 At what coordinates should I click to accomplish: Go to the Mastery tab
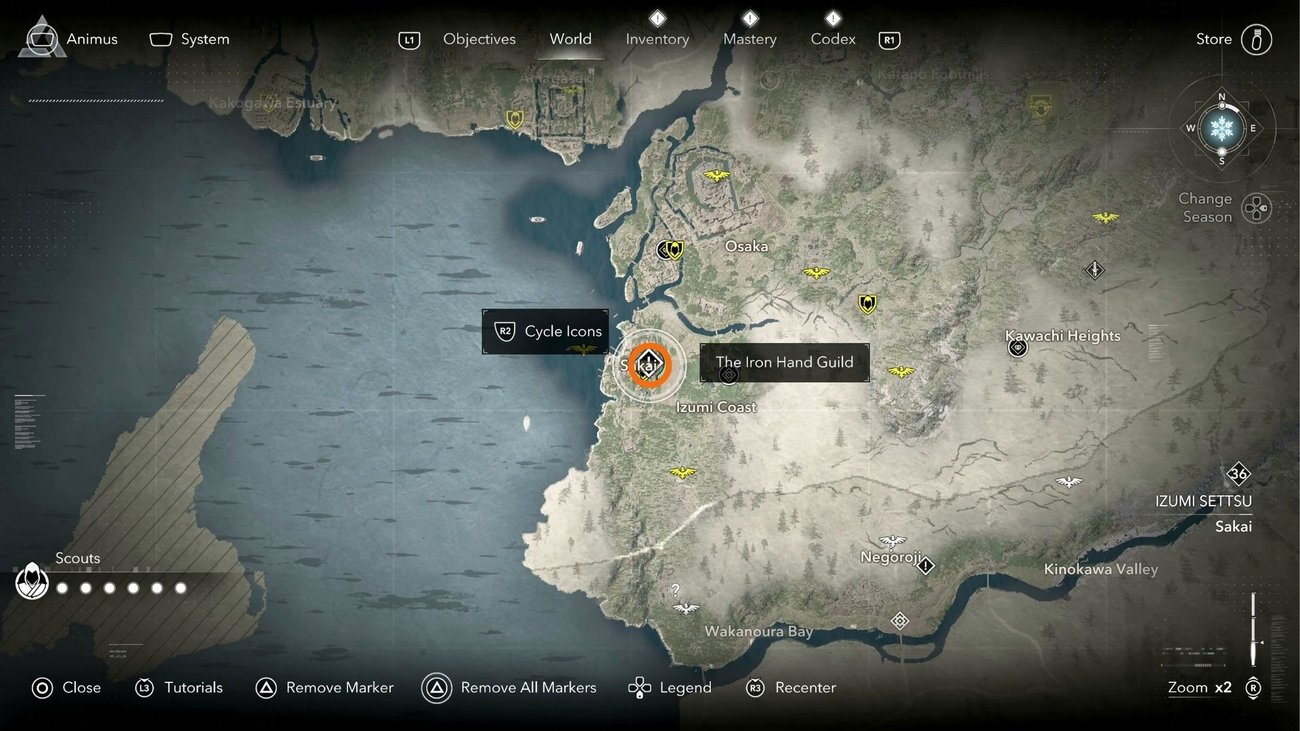pos(749,39)
